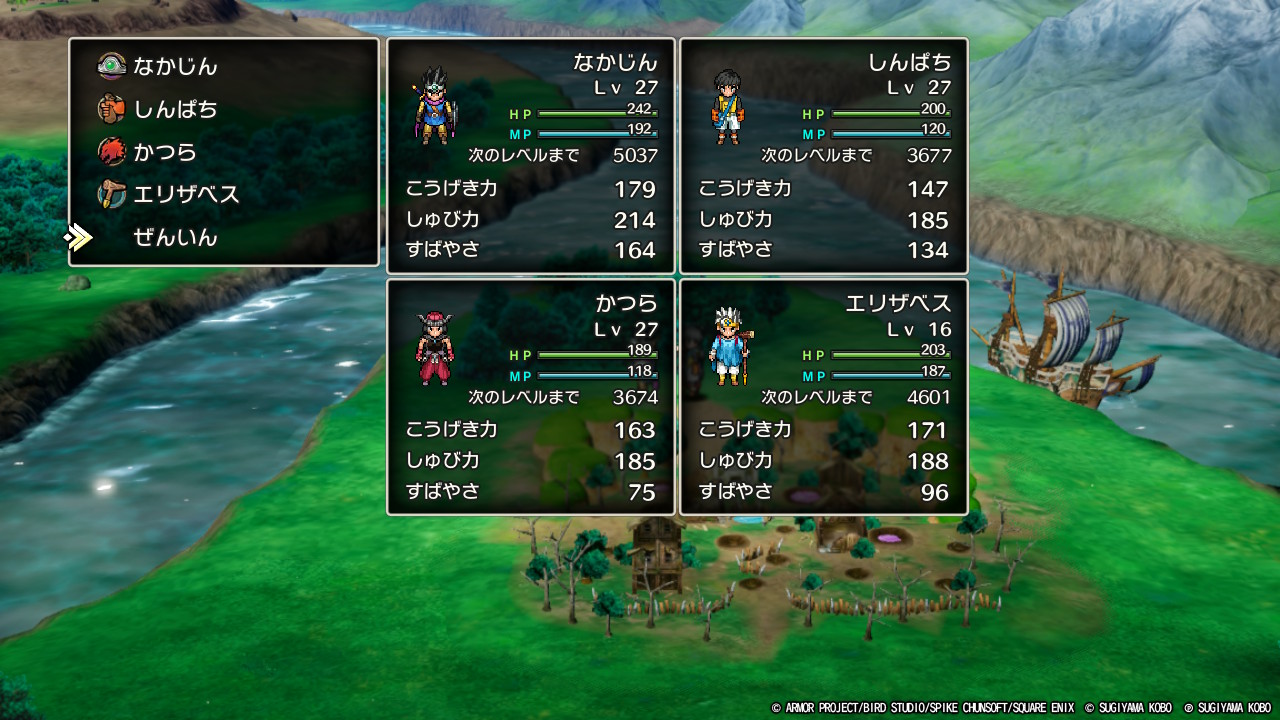Select なかじん in the party list

[x=175, y=67]
